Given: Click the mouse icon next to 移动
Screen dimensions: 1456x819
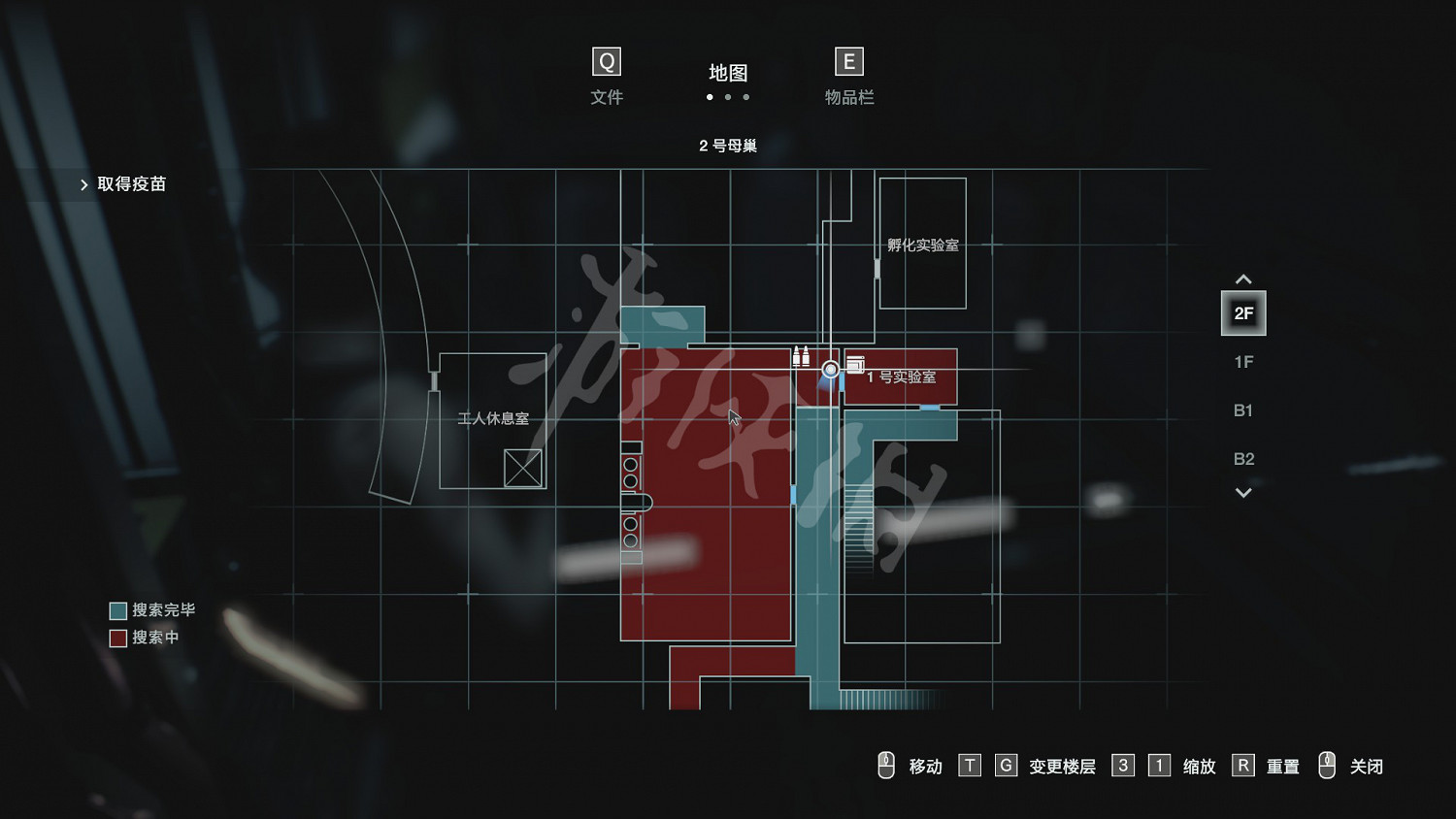Looking at the screenshot, I should click(886, 766).
